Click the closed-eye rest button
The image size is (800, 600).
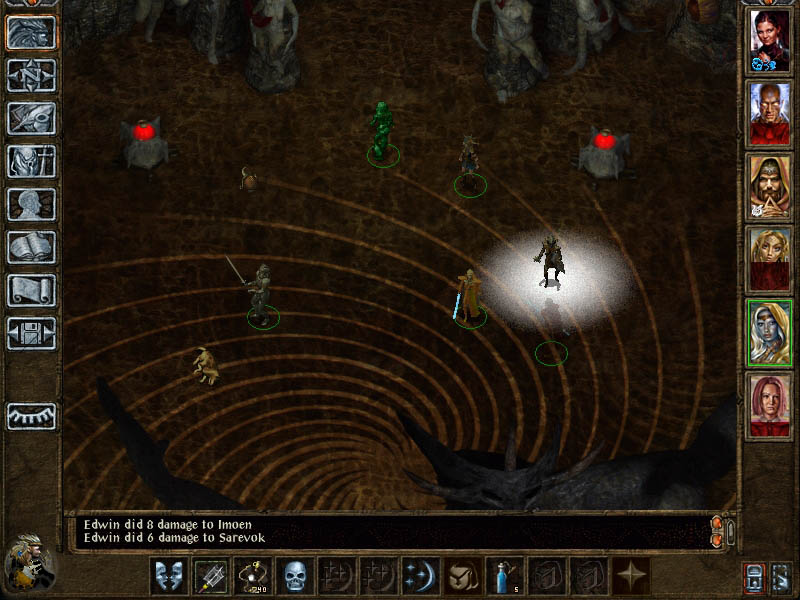click(31, 416)
